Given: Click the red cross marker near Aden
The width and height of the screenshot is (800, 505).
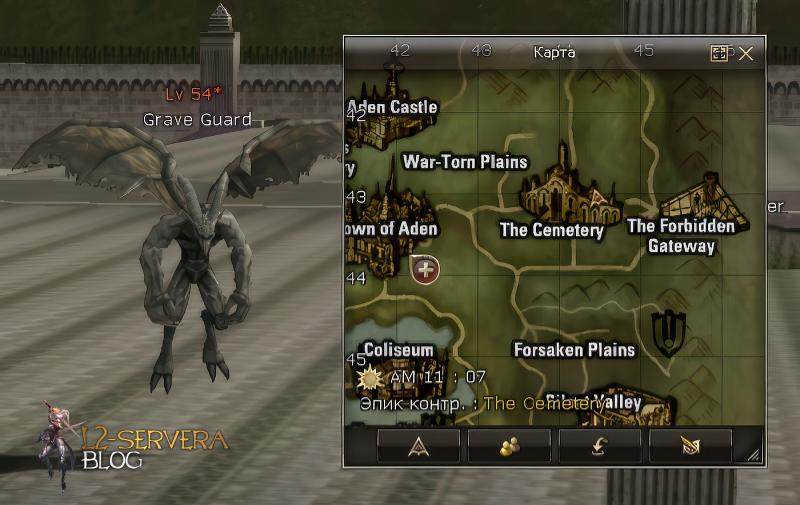Looking at the screenshot, I should (x=425, y=268).
